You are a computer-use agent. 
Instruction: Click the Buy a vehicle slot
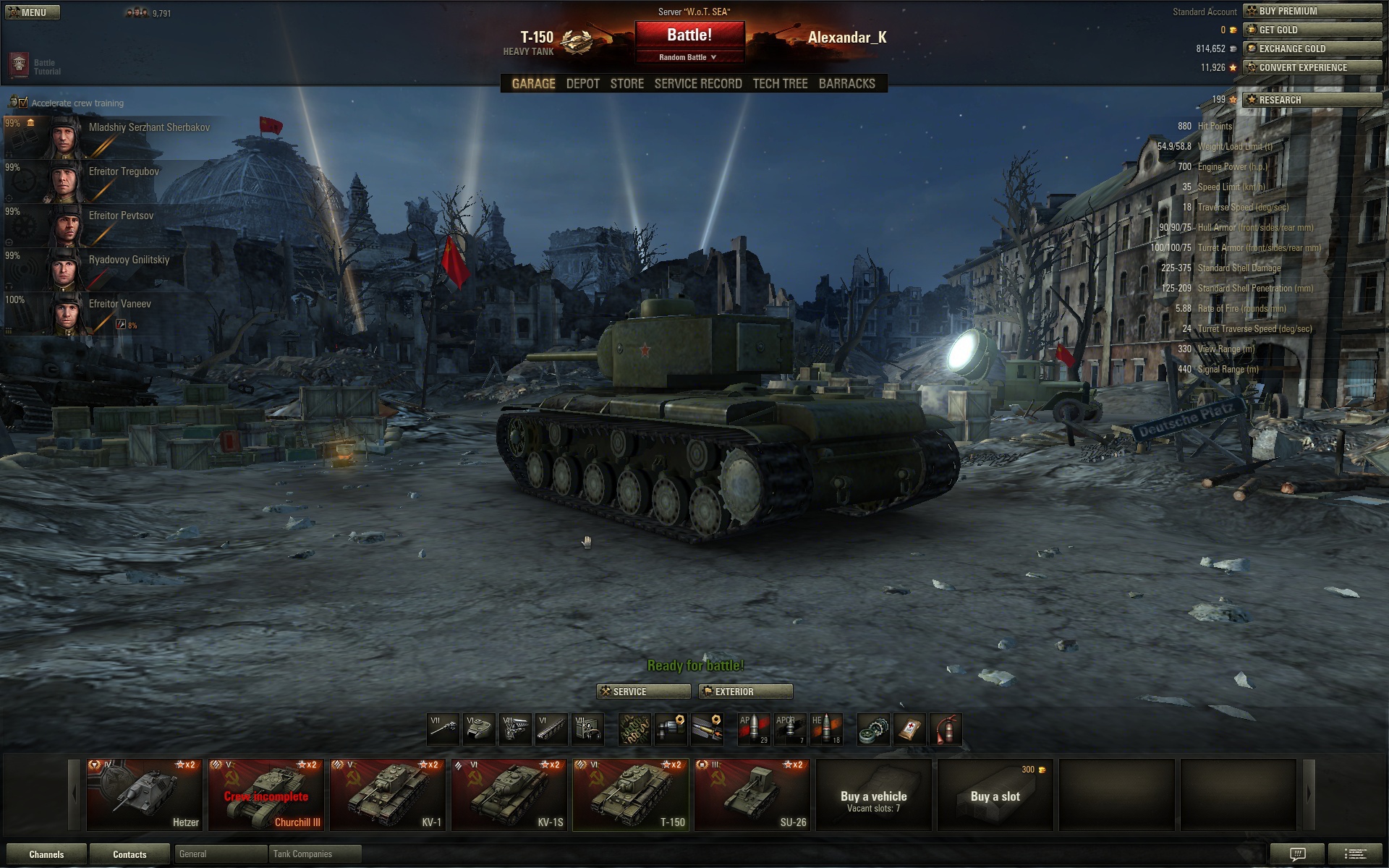[873, 794]
